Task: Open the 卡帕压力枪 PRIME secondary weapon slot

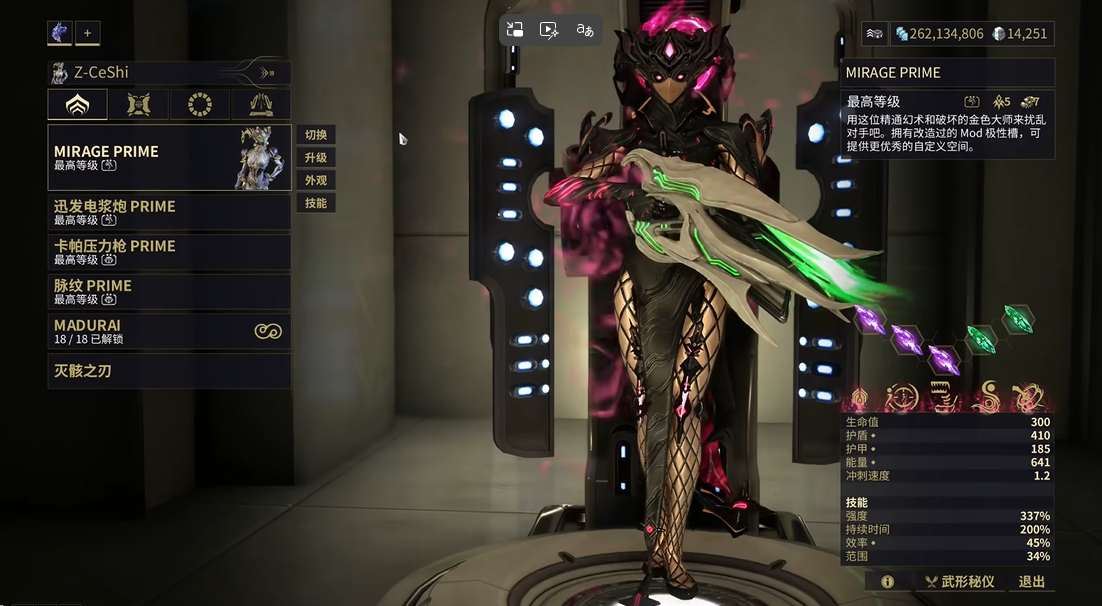Action: (168, 251)
